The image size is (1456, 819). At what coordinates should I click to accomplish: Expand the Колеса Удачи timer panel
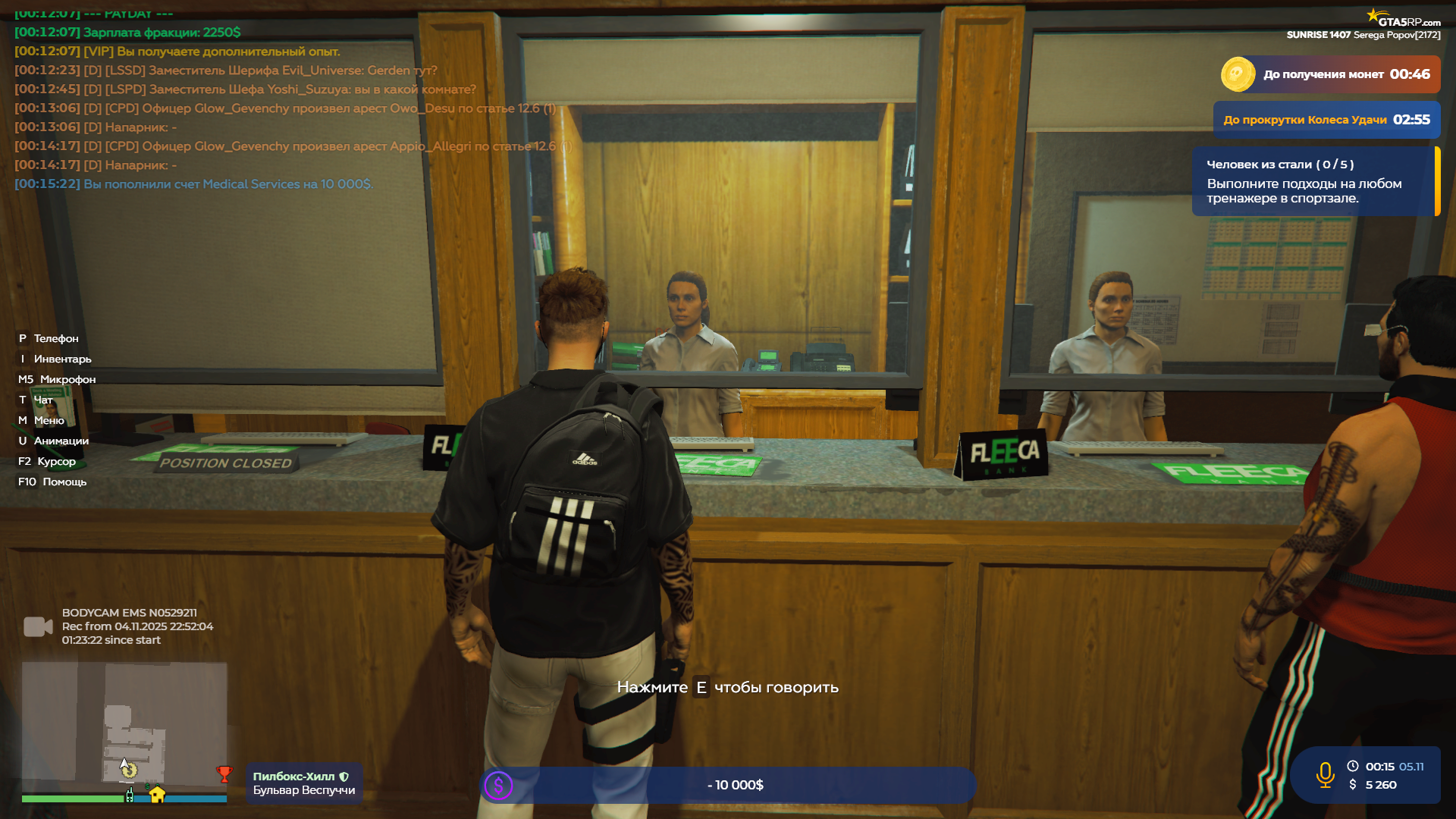[1326, 119]
